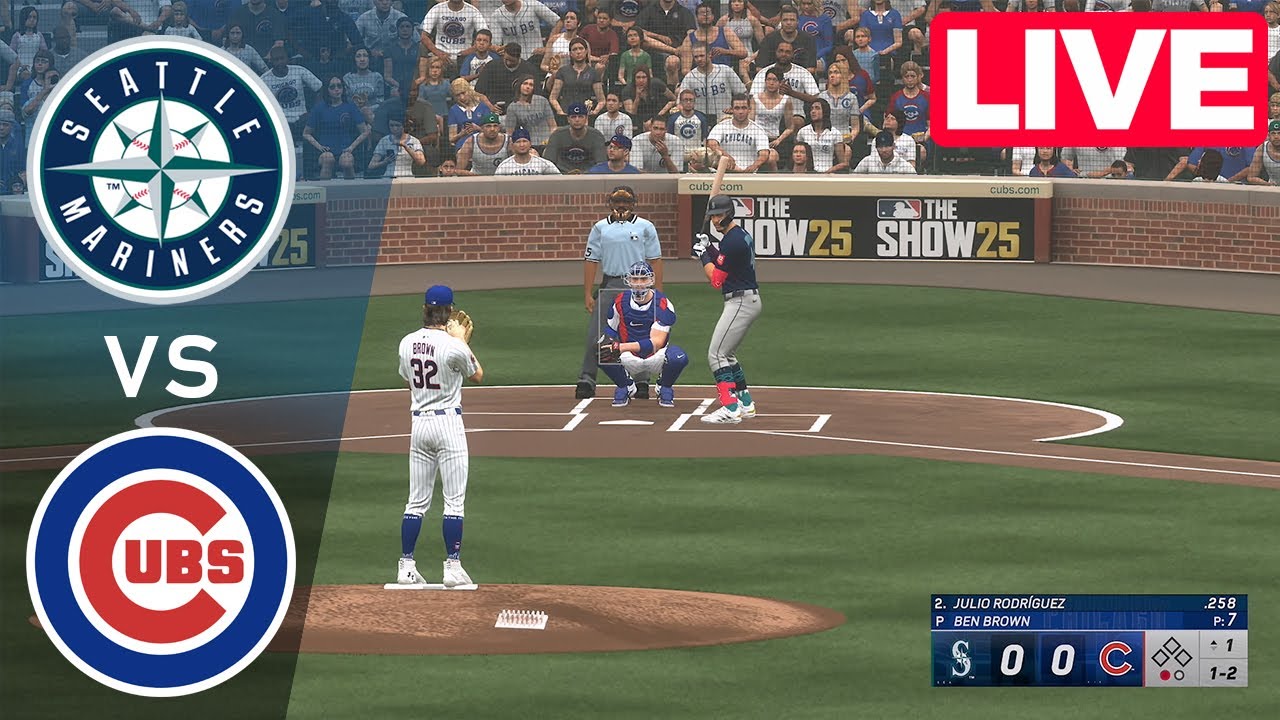The width and height of the screenshot is (1280, 720).
Task: Toggle the empty second out circle
Action: (x=1179, y=675)
